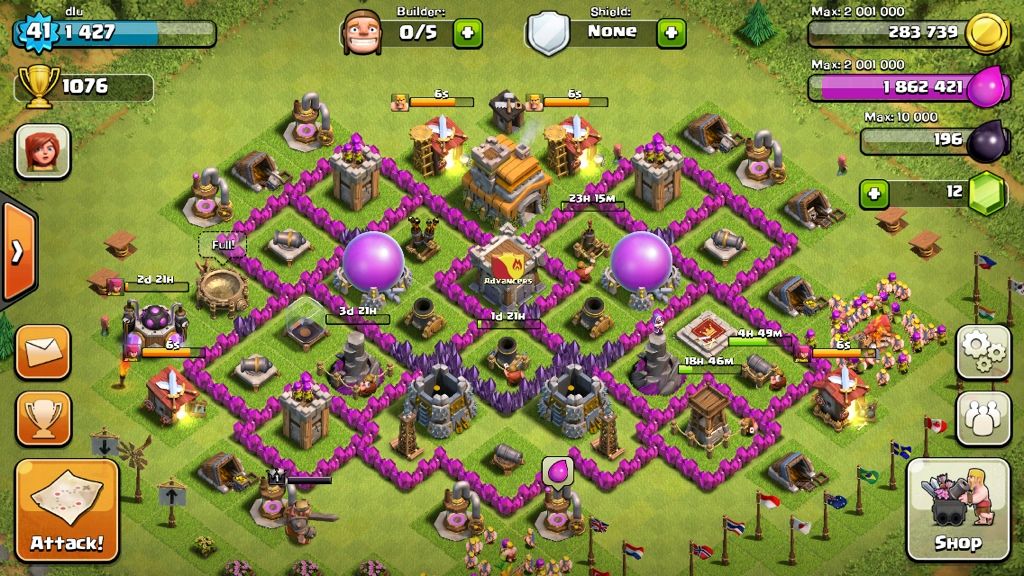The height and width of the screenshot is (576, 1024).
Task: Open the red-haired hero portrait button
Action: tap(42, 152)
